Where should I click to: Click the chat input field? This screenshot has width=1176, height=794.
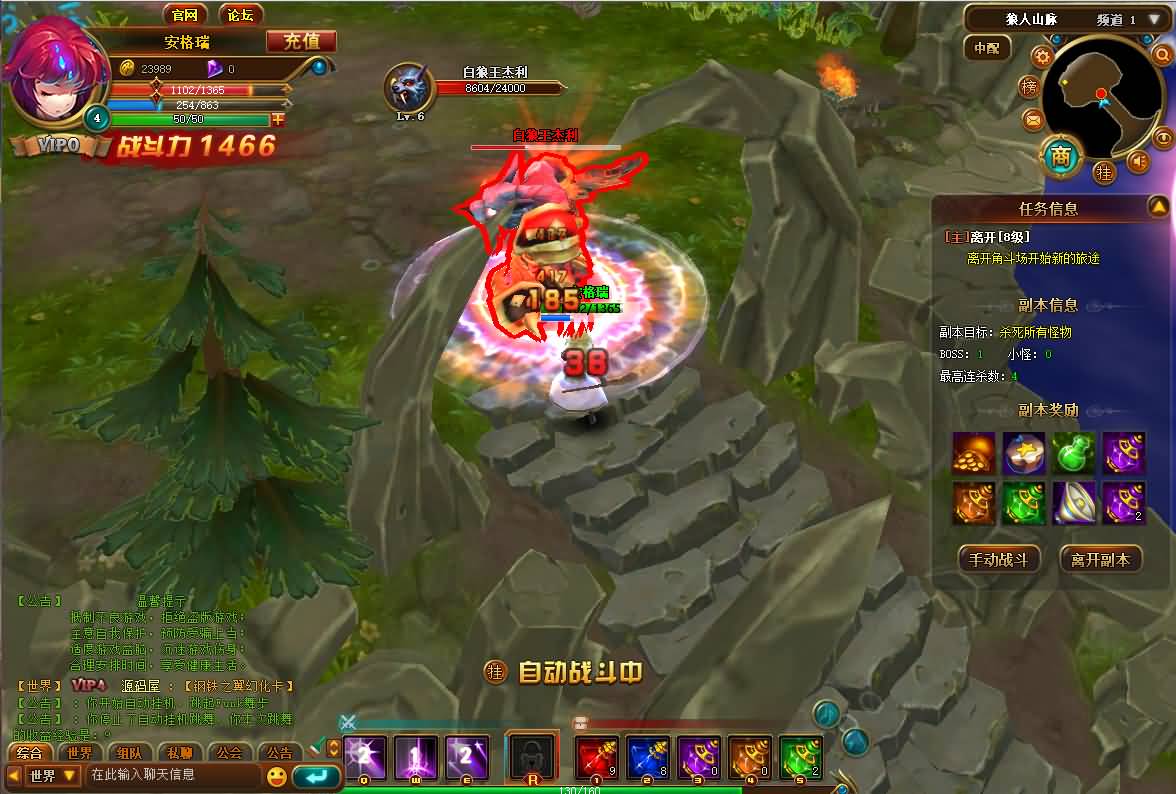coord(172,775)
